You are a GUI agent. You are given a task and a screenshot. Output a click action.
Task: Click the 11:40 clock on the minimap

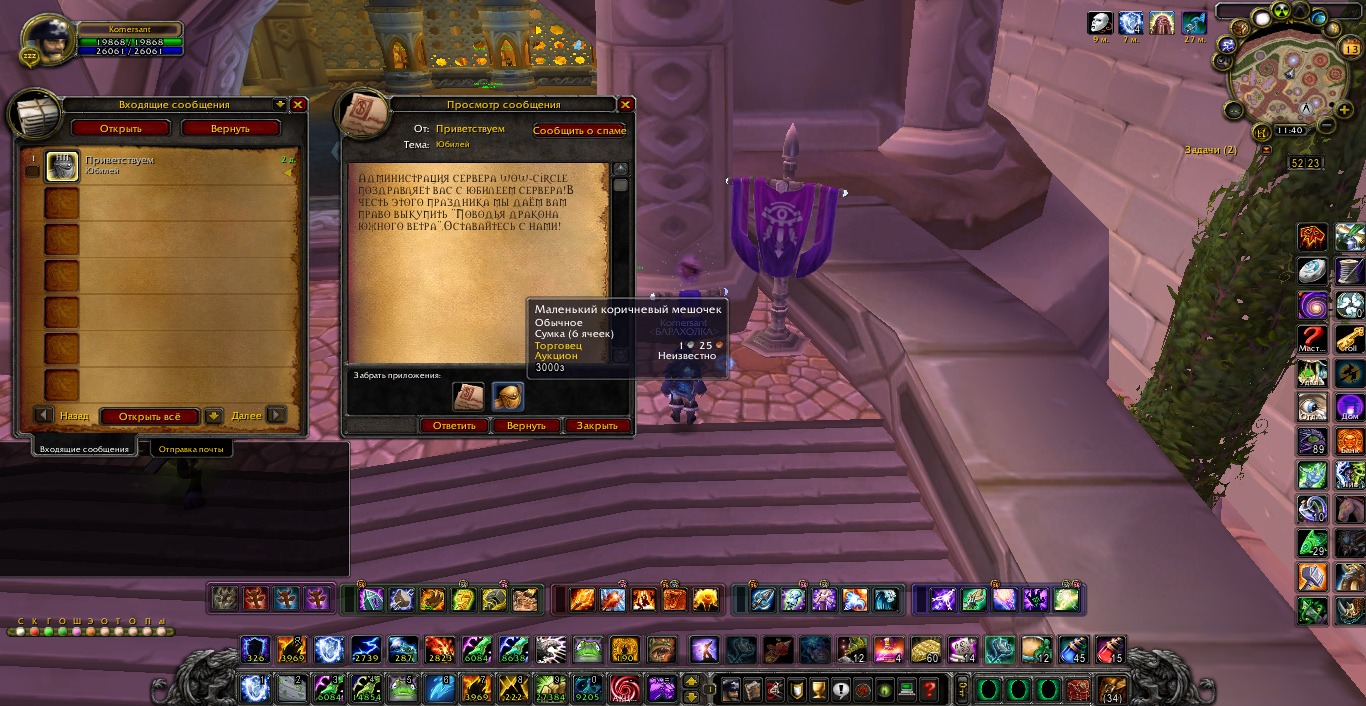(x=1290, y=130)
